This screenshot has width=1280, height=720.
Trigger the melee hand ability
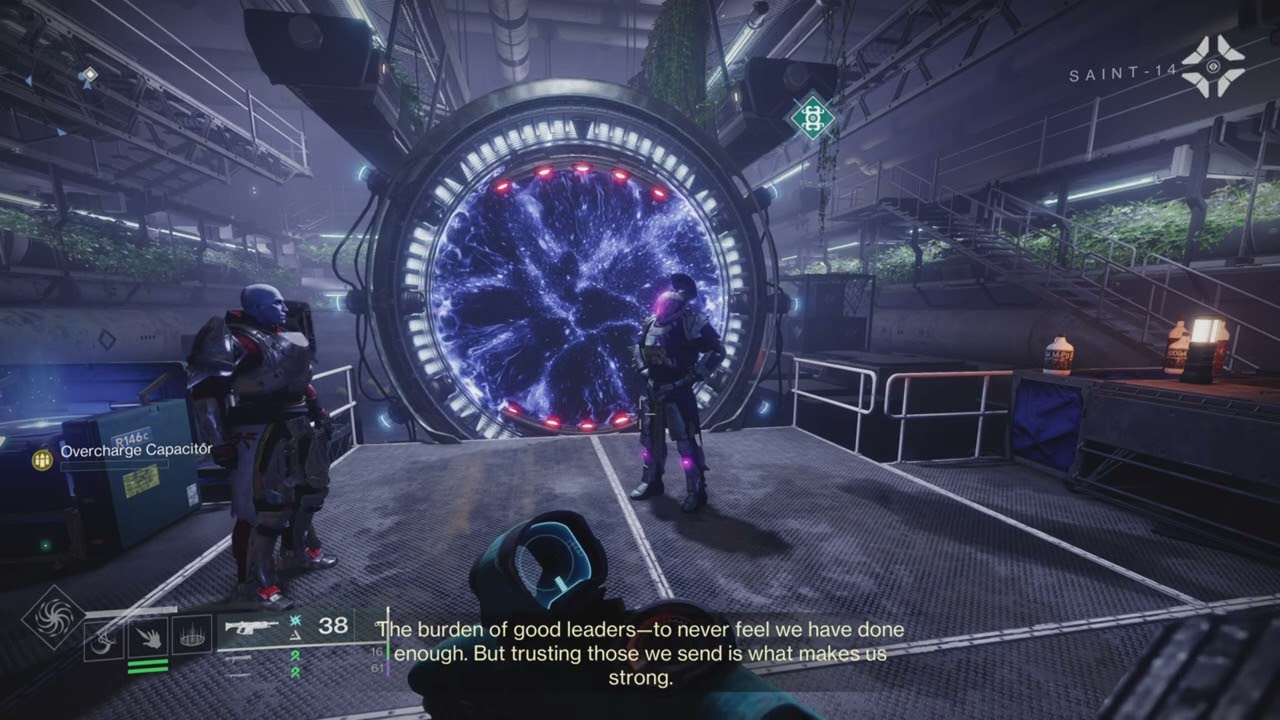coord(148,635)
